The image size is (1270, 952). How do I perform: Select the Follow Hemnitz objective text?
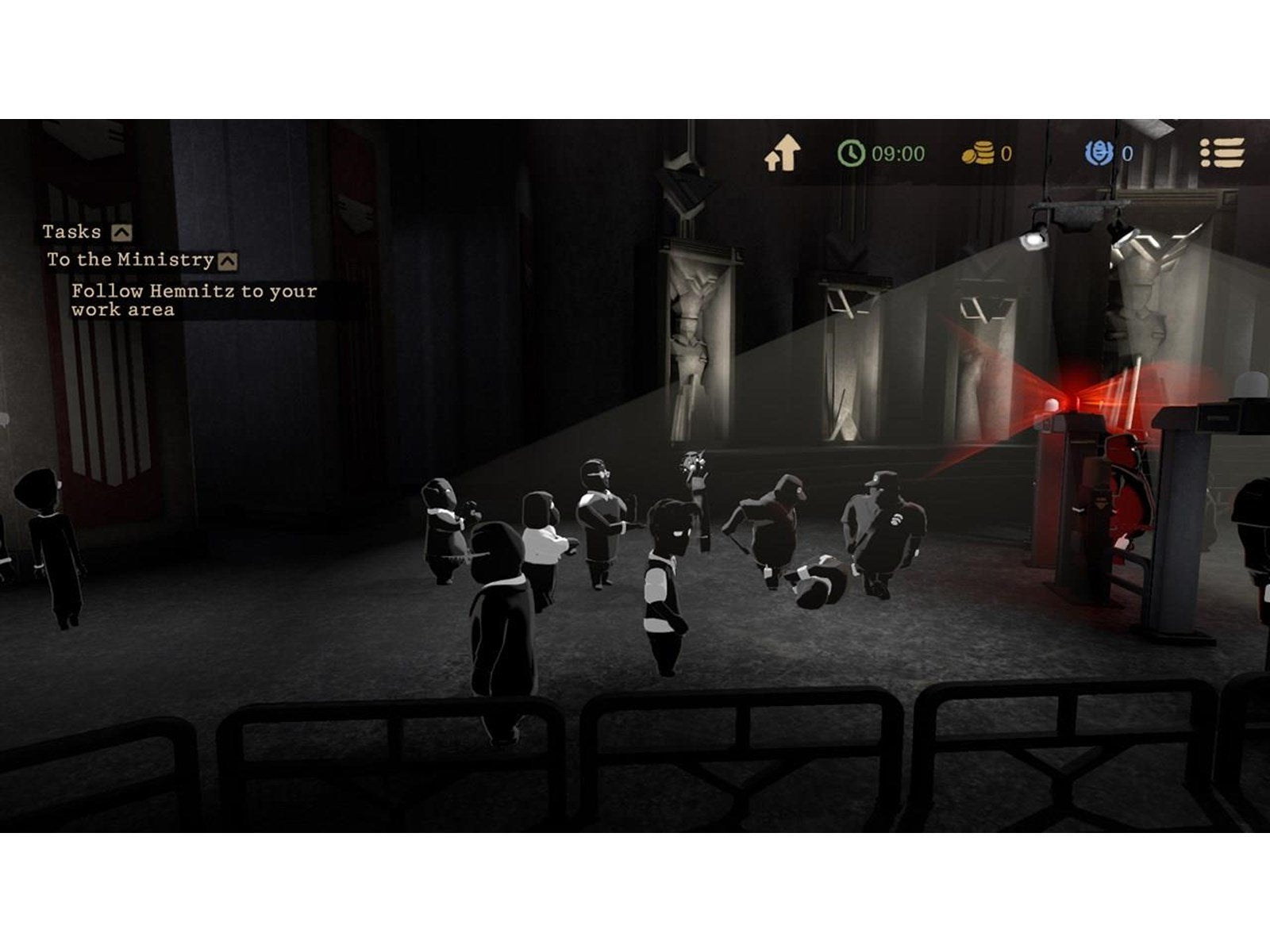click(x=194, y=301)
